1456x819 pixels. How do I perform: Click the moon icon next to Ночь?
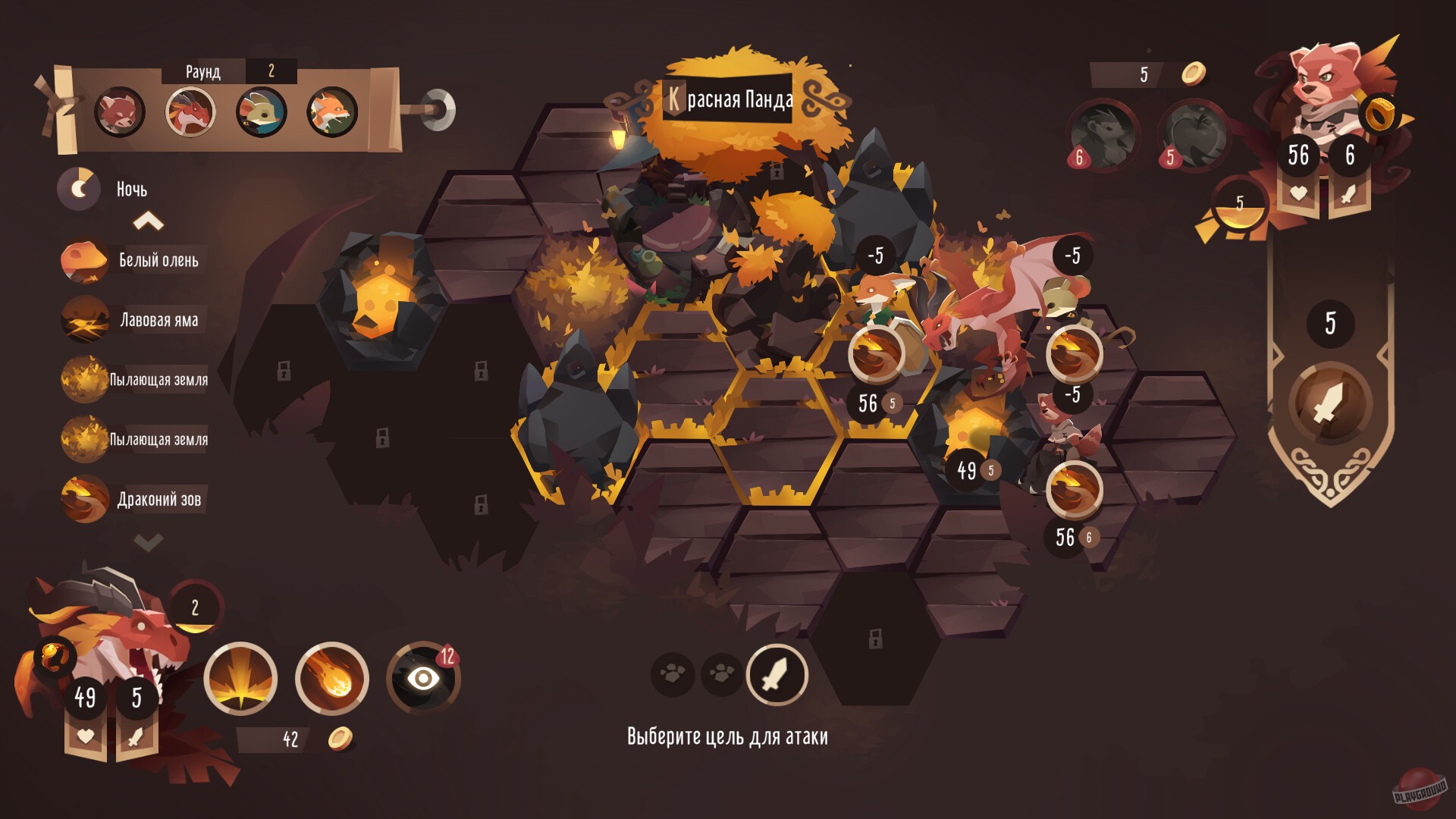[x=78, y=189]
